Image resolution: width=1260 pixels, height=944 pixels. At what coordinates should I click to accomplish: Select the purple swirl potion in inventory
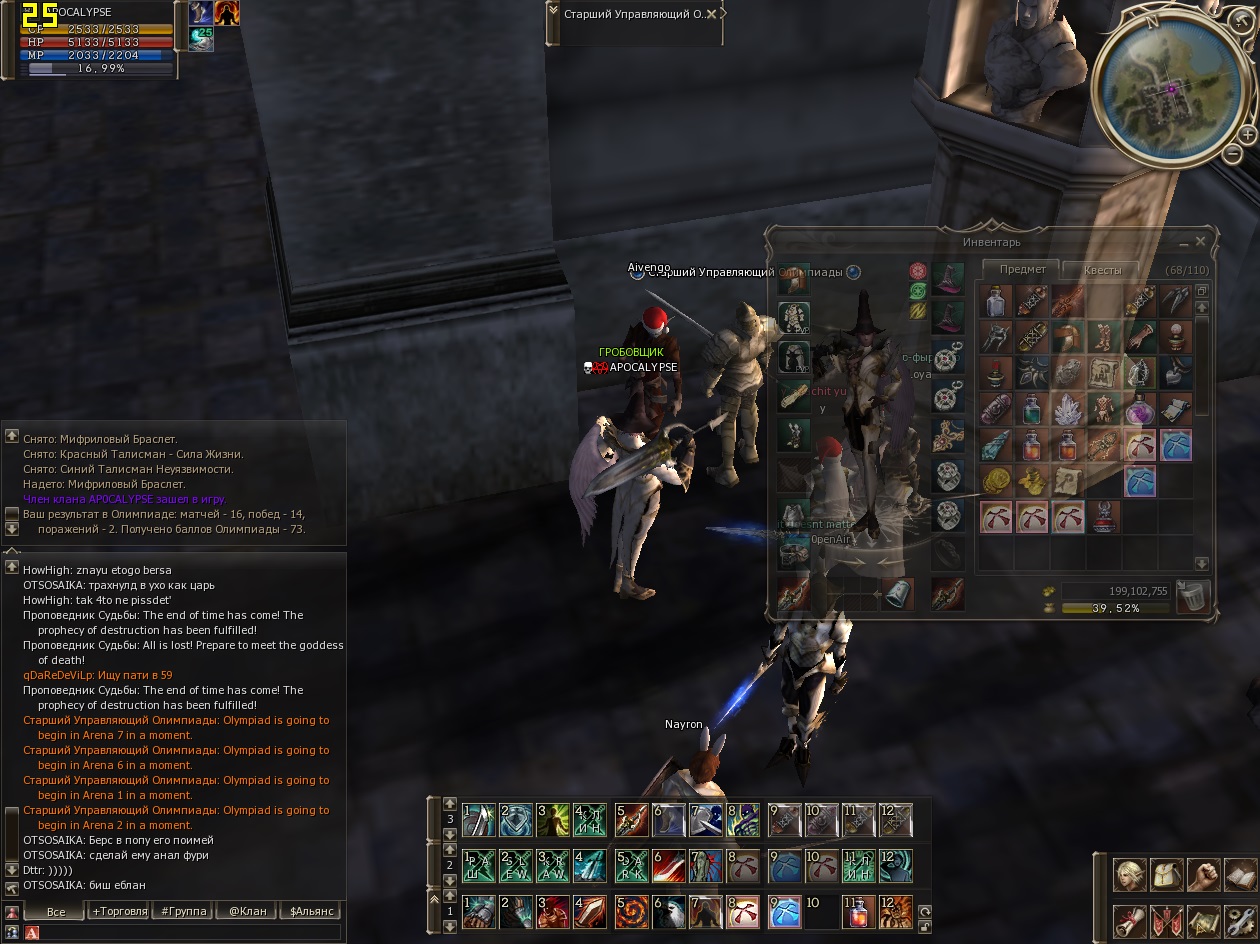[1139, 408]
